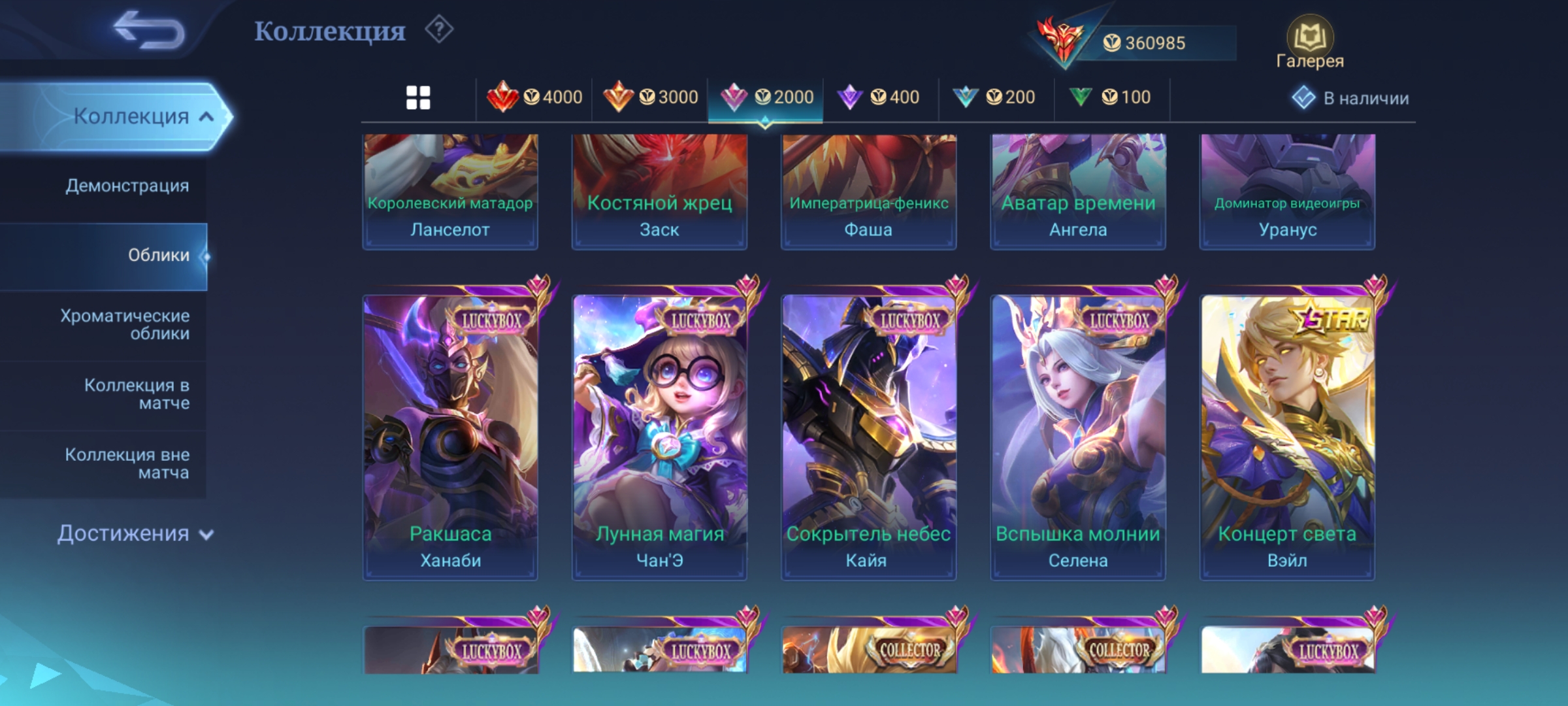Viewport: 1568px width, 706px height.
Task: Toggle the В наличии owned filter
Action: point(1350,98)
